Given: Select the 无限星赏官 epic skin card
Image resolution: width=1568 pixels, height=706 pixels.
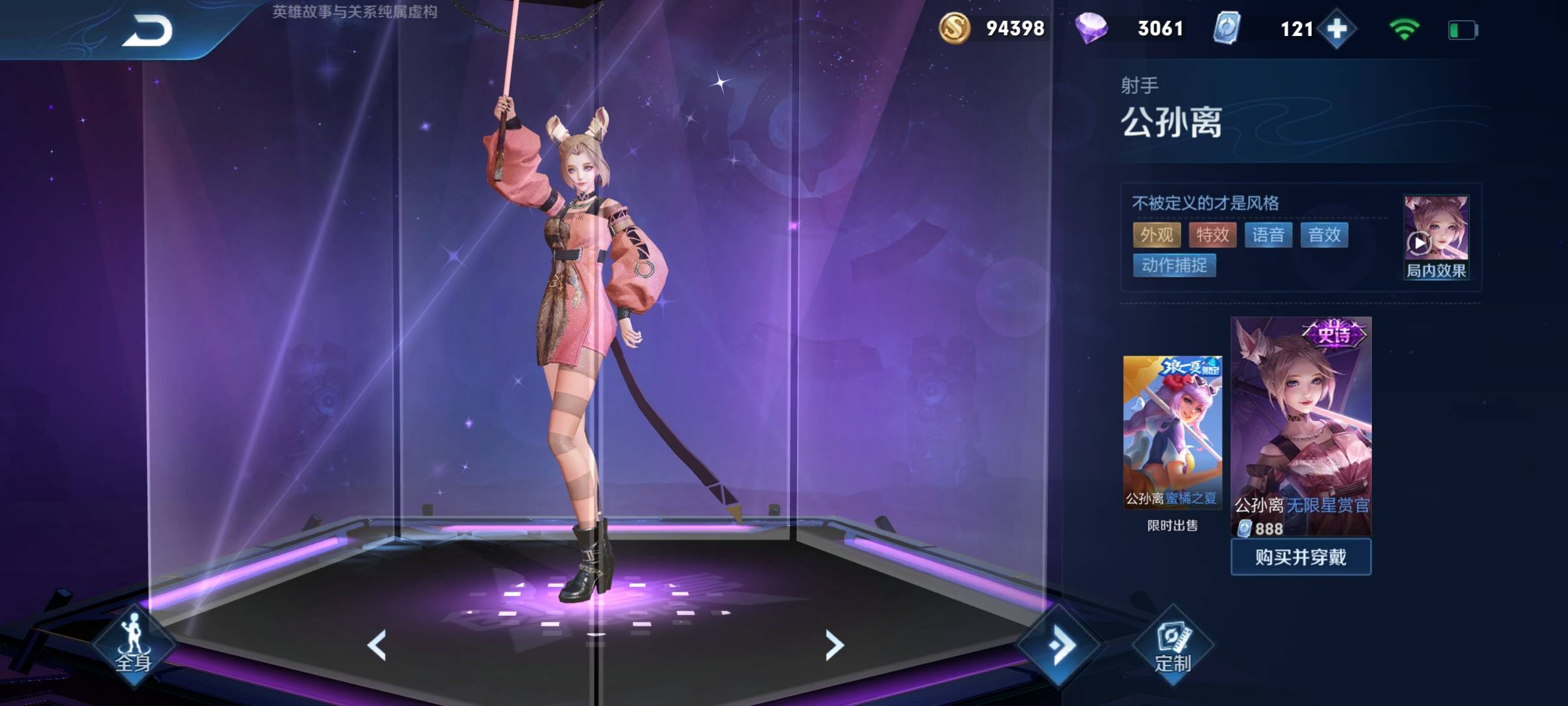Looking at the screenshot, I should [x=1301, y=425].
